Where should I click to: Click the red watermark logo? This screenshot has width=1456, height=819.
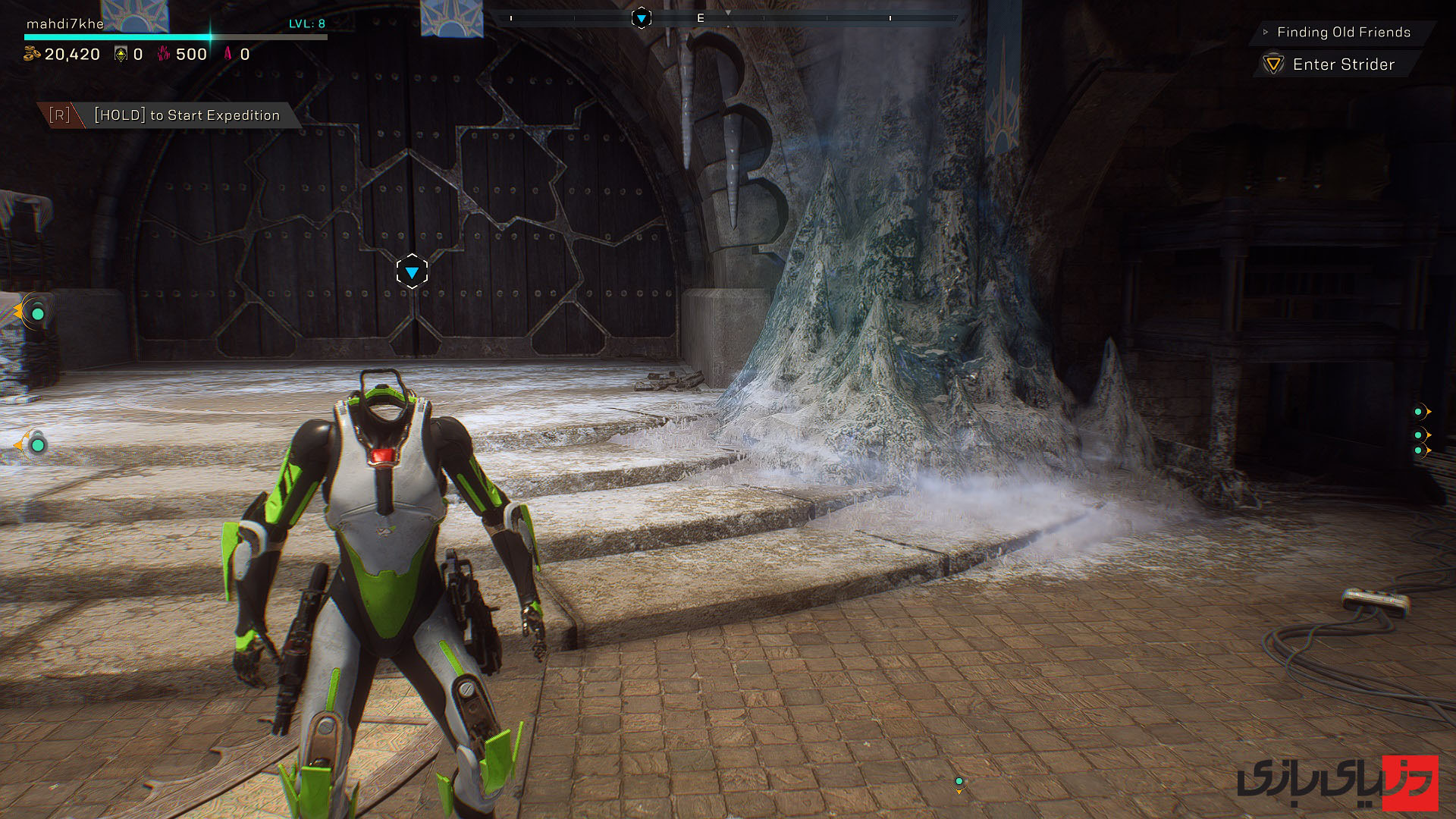(1410, 783)
